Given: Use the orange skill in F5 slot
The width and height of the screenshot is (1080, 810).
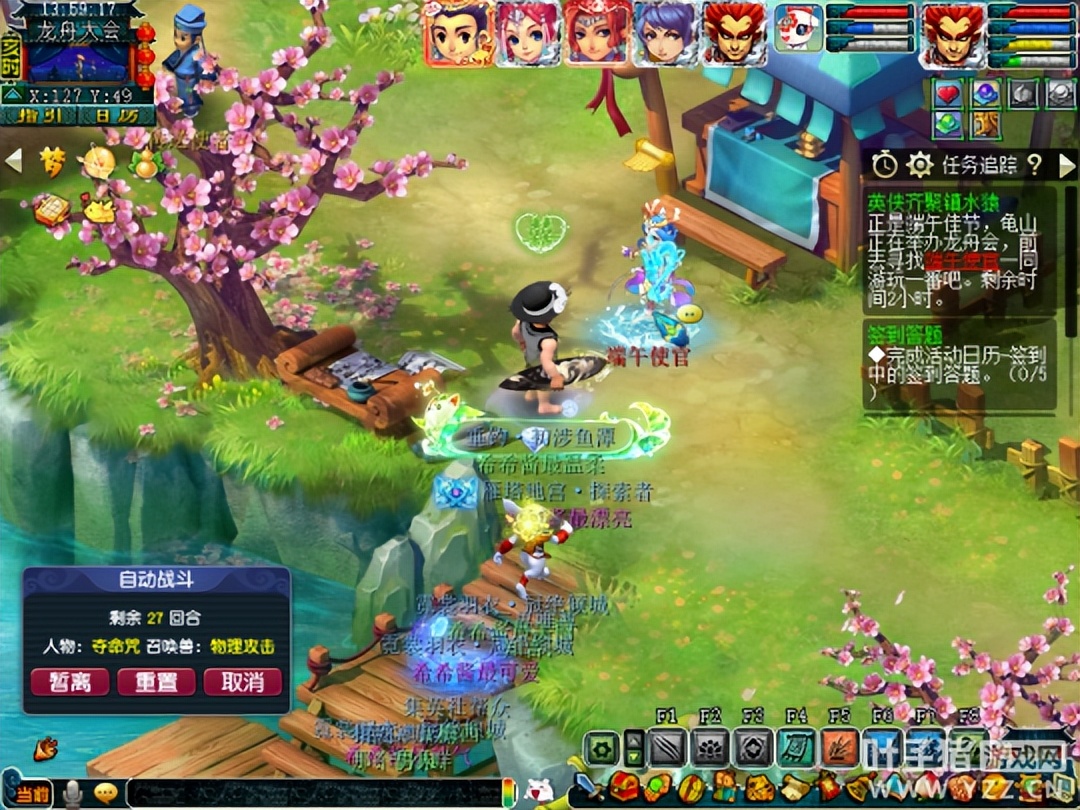Looking at the screenshot, I should 839,748.
